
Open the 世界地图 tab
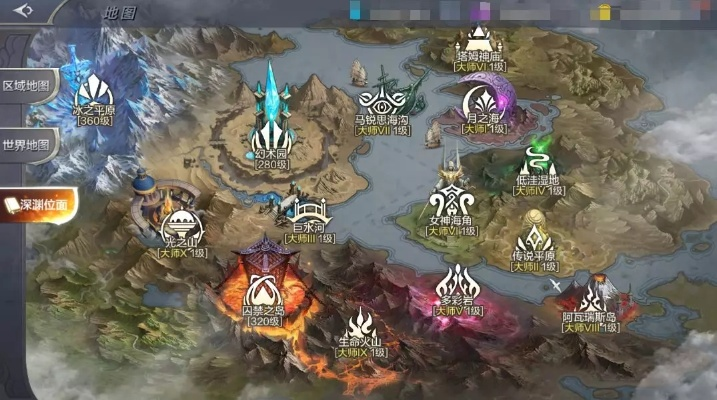(27, 144)
